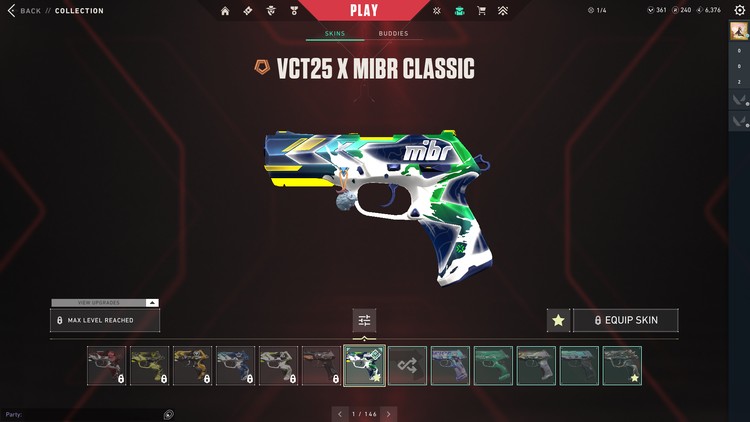Select the selected MIBR Classic thumbnail
This screenshot has width=750, height=422.
tap(364, 366)
